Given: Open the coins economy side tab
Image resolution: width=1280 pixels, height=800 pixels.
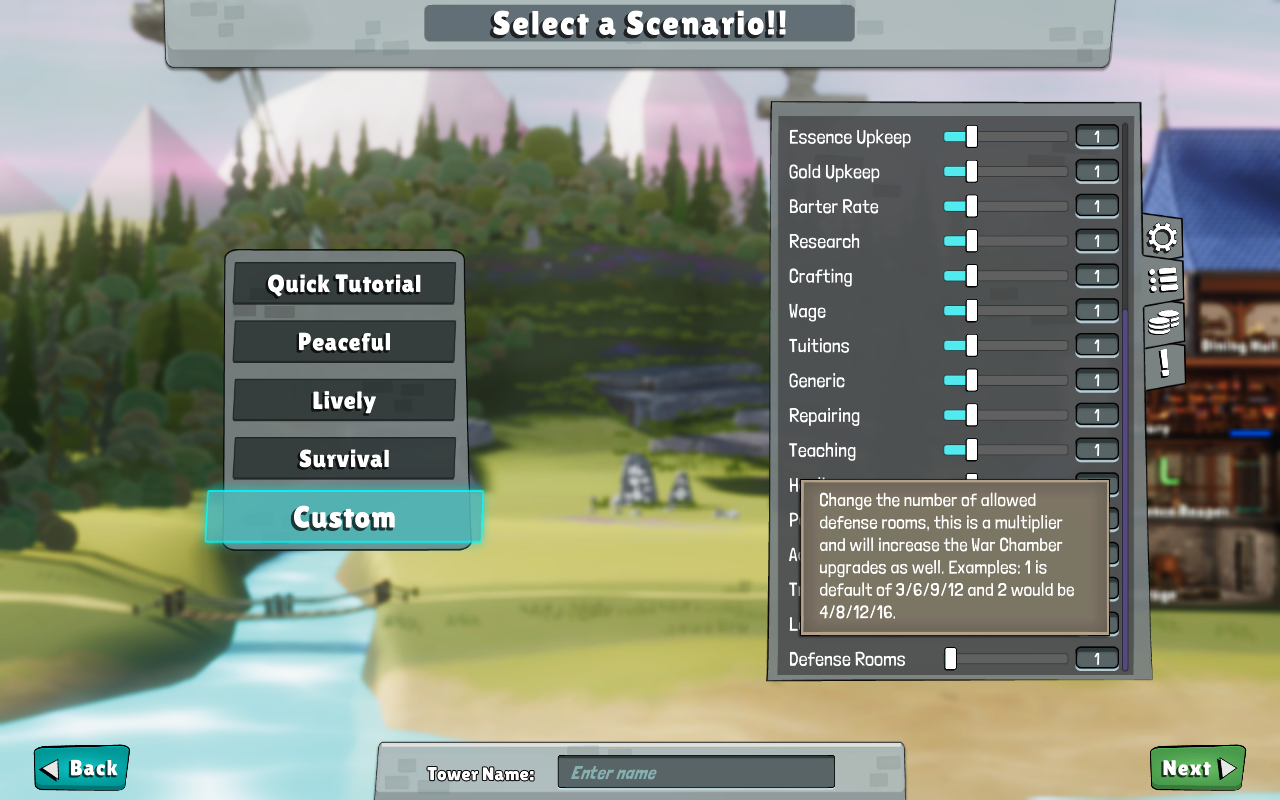Looking at the screenshot, I should 1161,322.
